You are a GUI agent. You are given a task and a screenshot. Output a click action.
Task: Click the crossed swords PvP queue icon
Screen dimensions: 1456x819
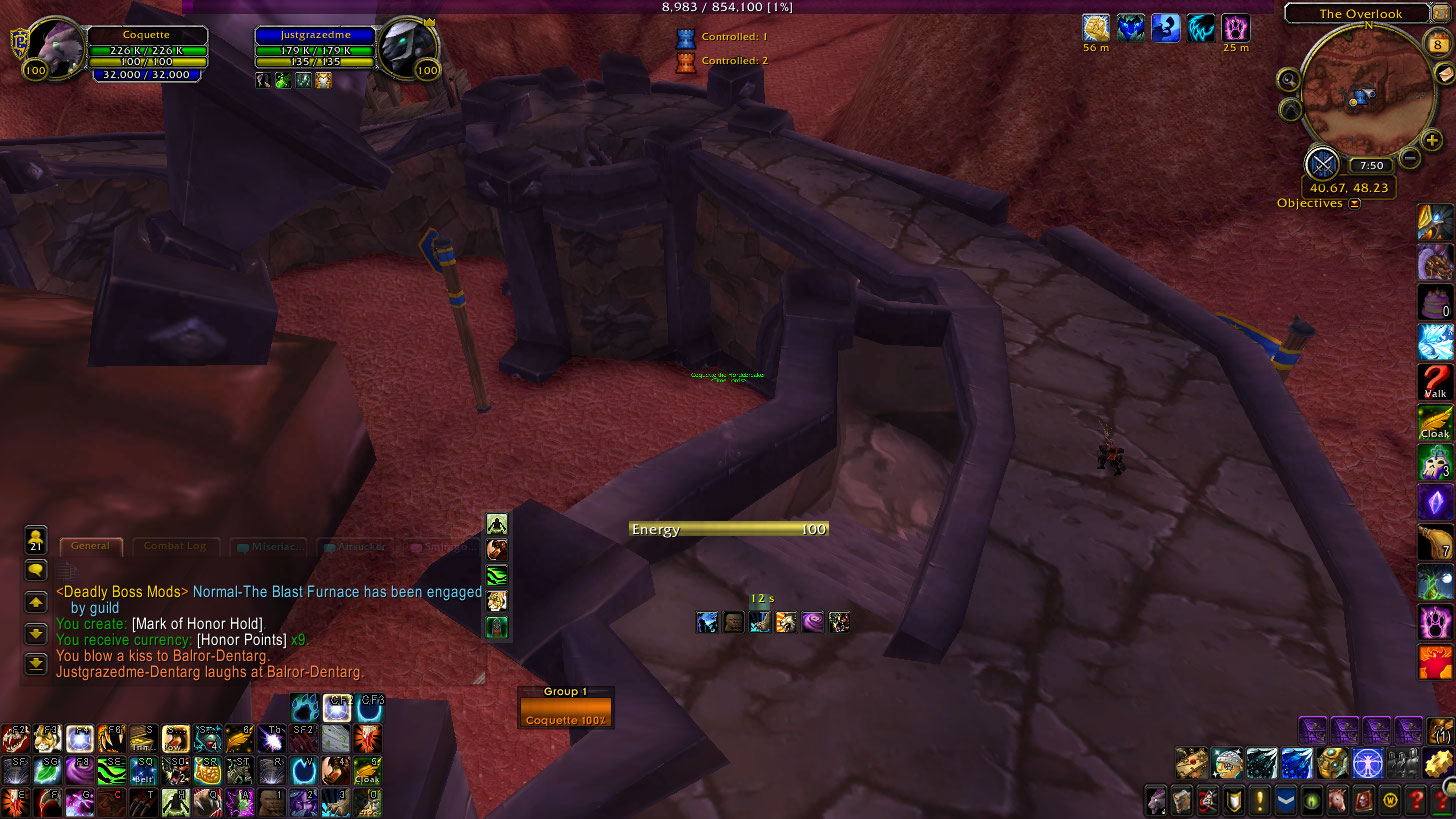click(x=1323, y=163)
